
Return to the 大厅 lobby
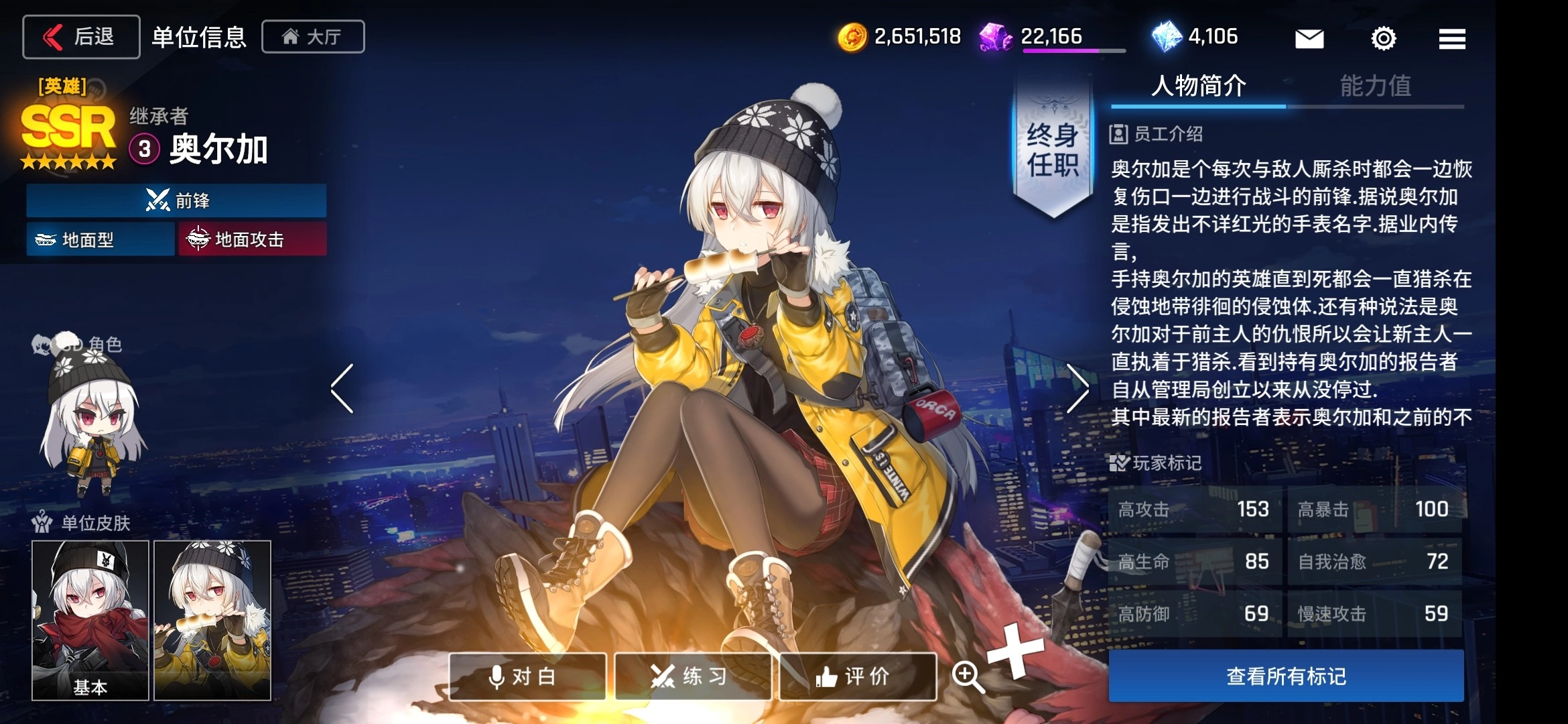pyautogui.click(x=313, y=37)
